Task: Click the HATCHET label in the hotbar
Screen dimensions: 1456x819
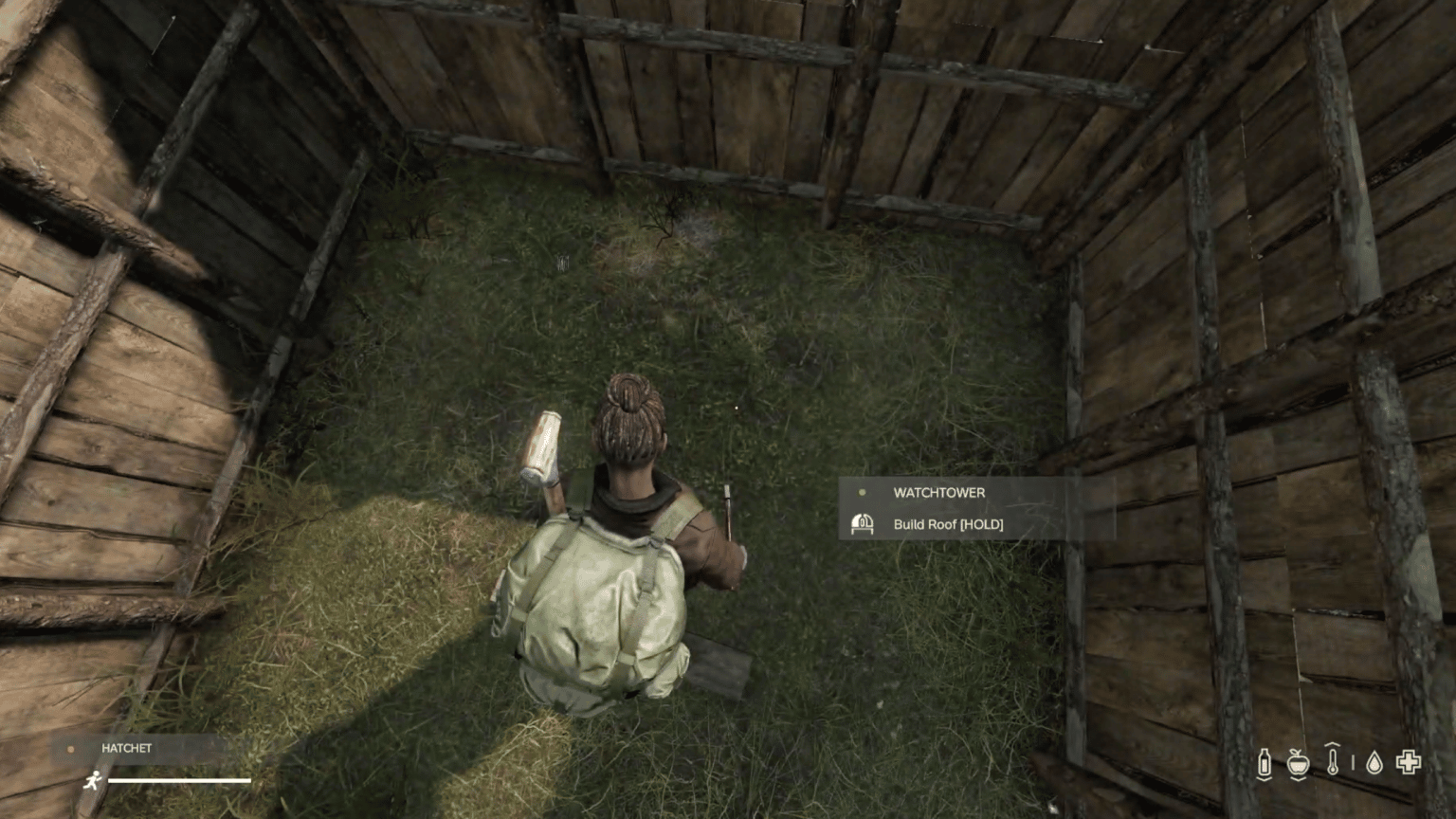Action: [126, 748]
